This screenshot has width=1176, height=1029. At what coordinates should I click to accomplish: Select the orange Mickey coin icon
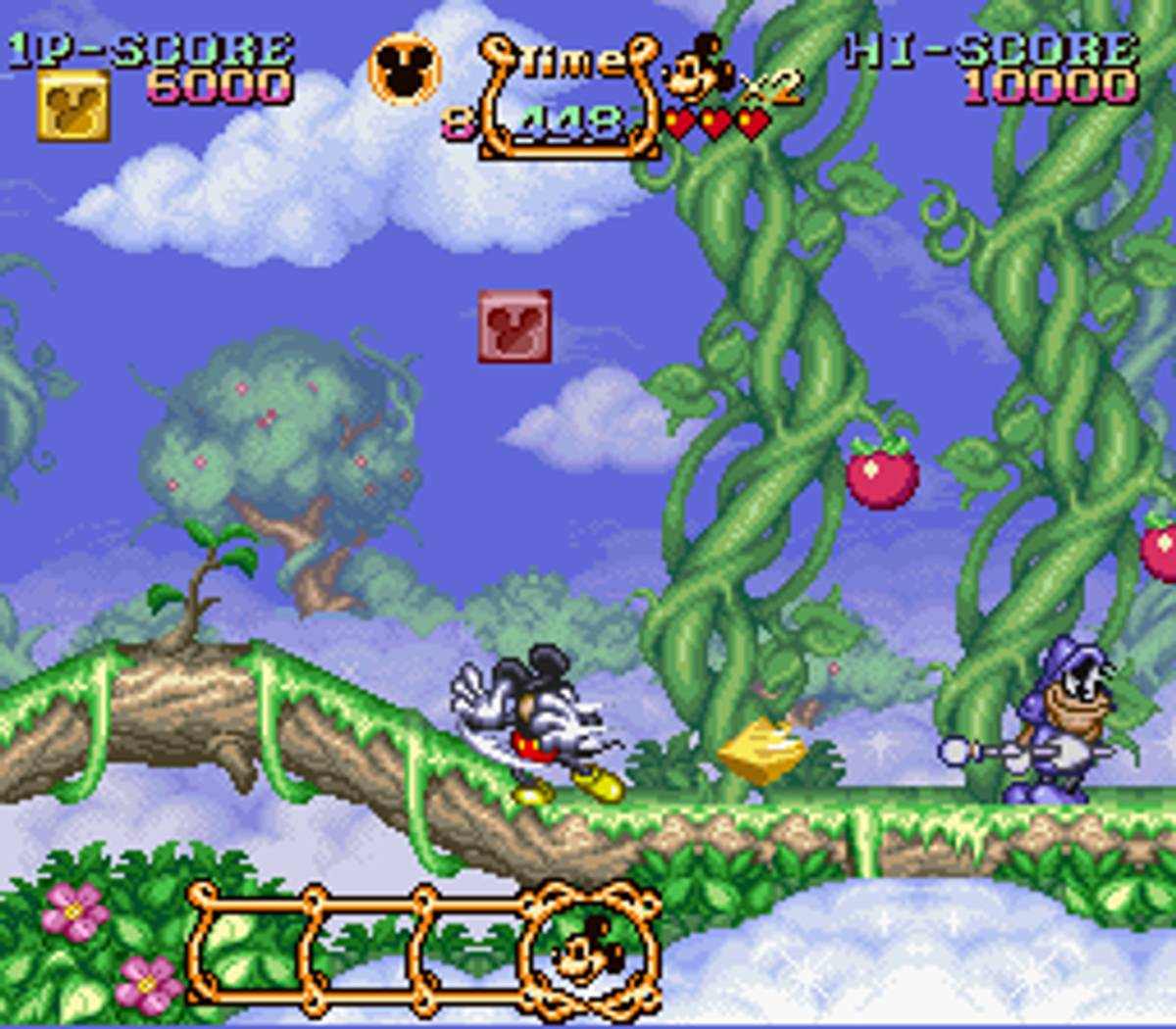click(x=404, y=71)
